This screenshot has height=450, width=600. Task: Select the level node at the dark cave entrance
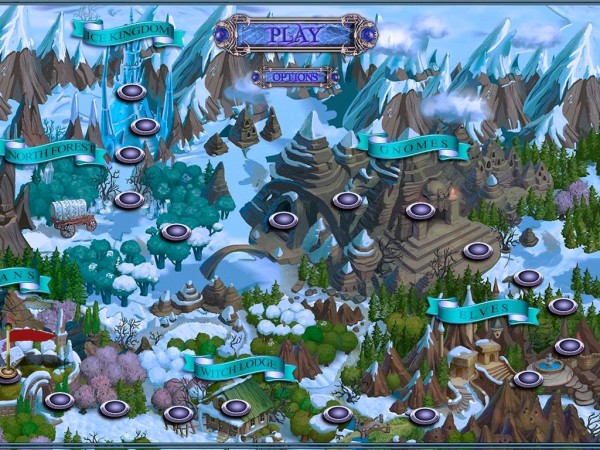(286, 220)
